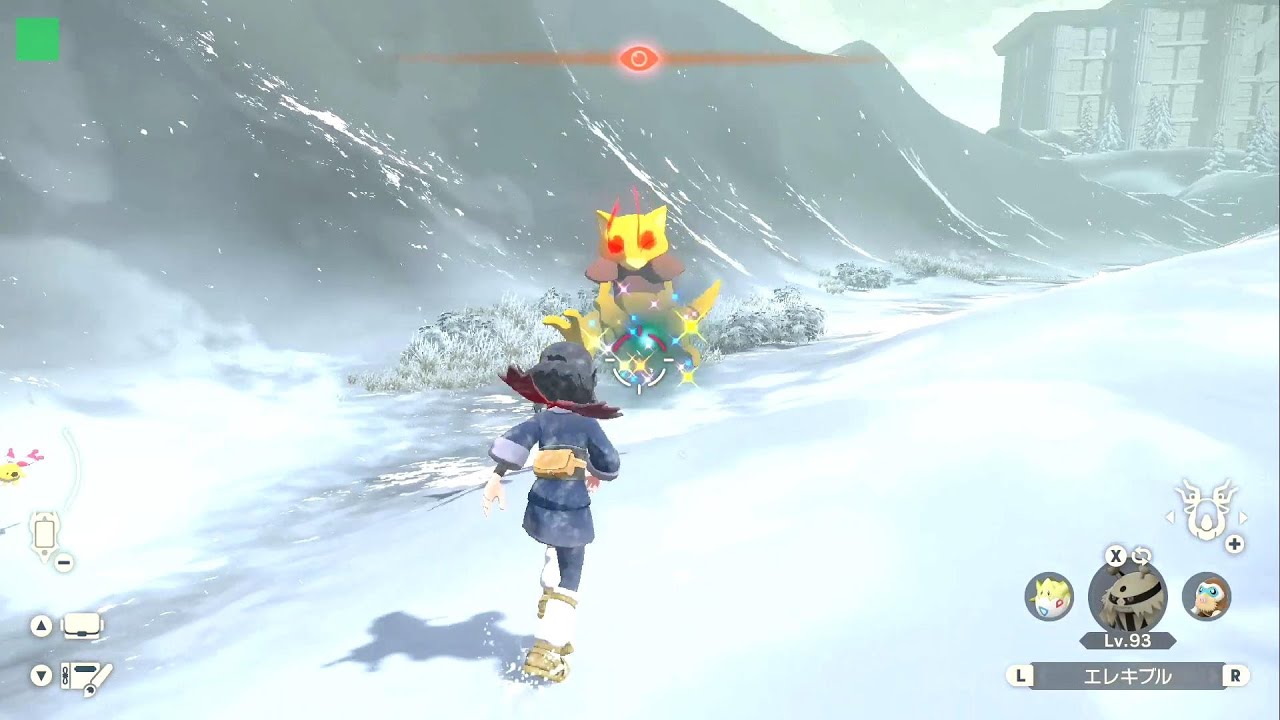This screenshot has width=1280, height=720.
Task: Open the Pokédex notebook icon
Action: (86, 677)
